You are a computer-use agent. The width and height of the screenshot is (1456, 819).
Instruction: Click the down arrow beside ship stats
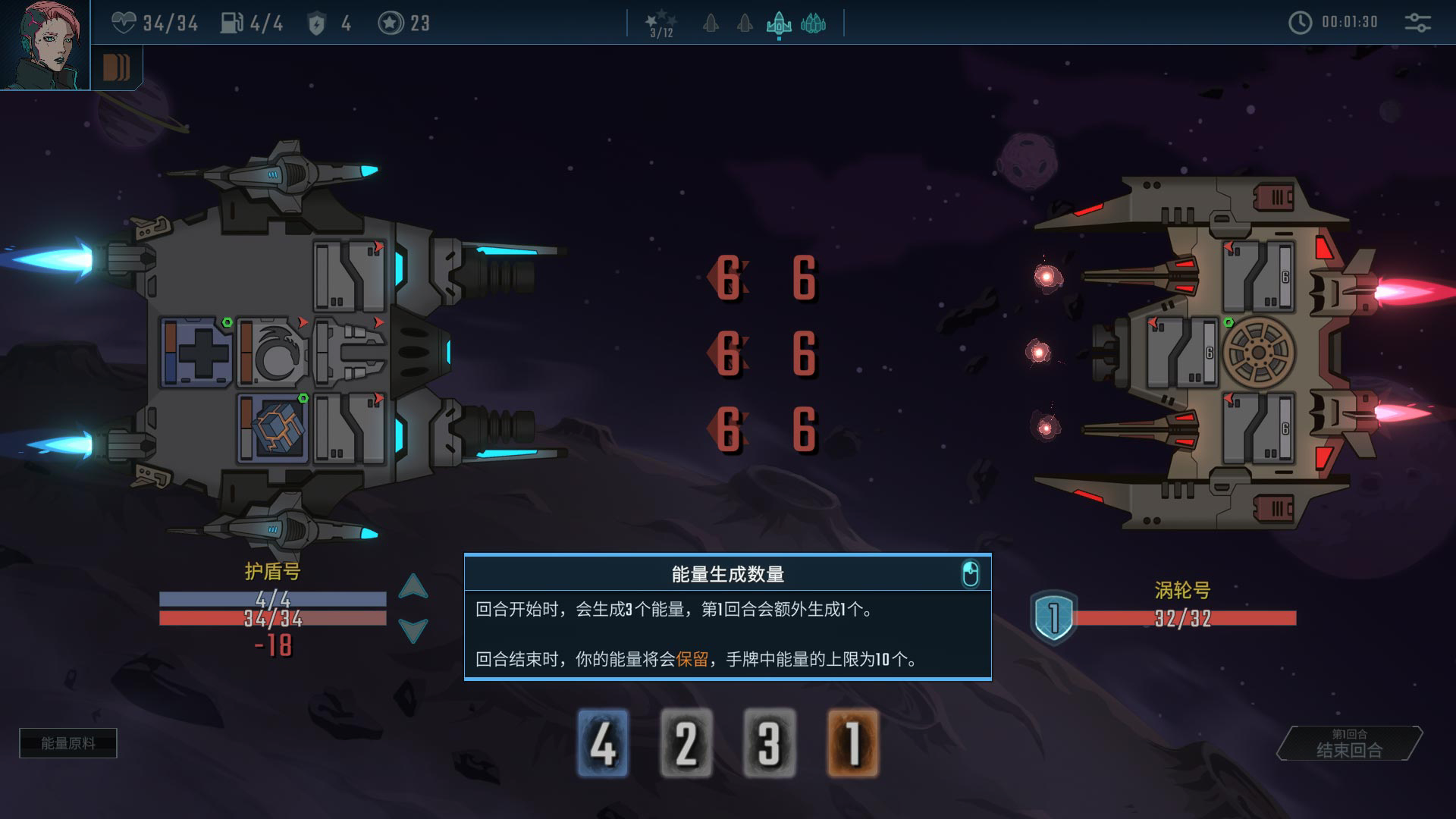[x=413, y=629]
